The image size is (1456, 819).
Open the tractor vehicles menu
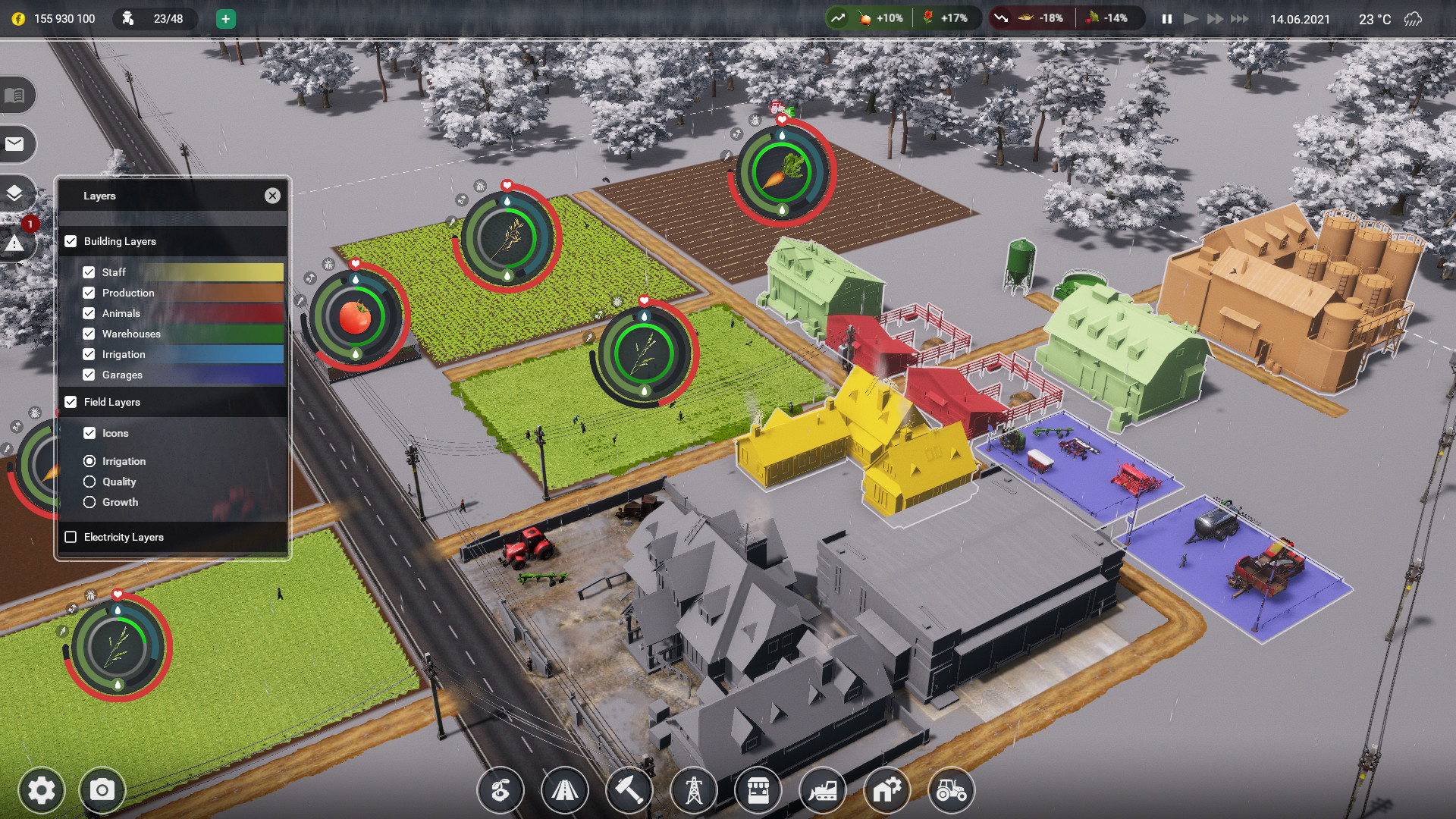pyautogui.click(x=952, y=790)
